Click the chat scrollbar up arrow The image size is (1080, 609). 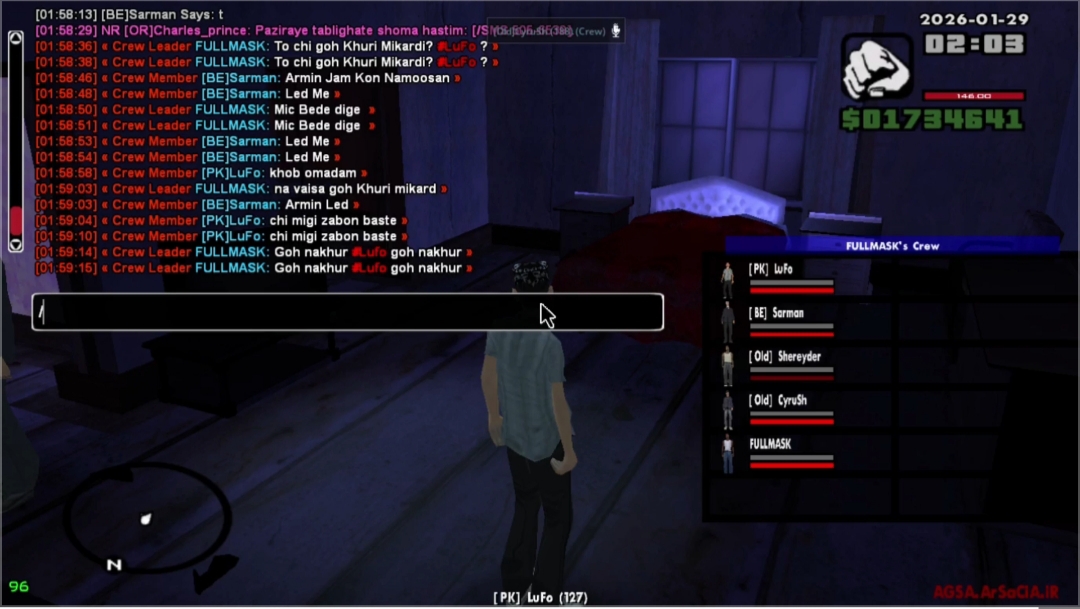15,39
